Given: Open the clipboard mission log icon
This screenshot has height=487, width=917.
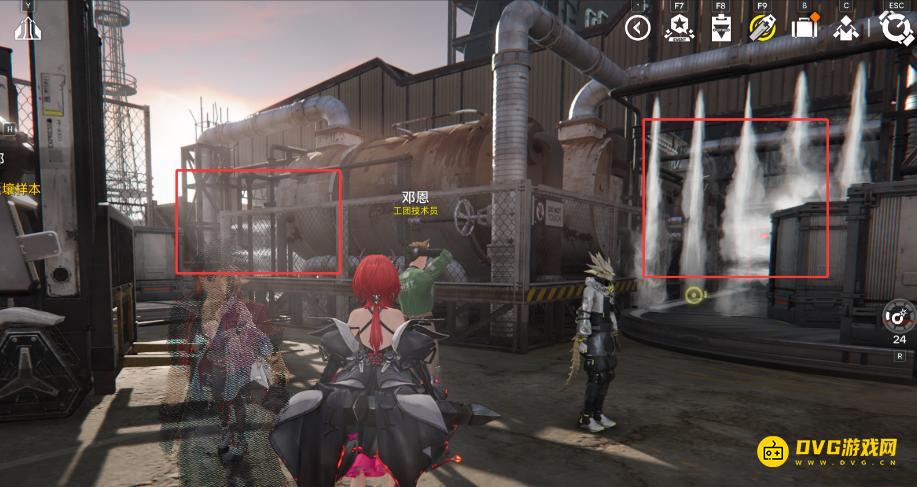Looking at the screenshot, I should click(x=720, y=28).
